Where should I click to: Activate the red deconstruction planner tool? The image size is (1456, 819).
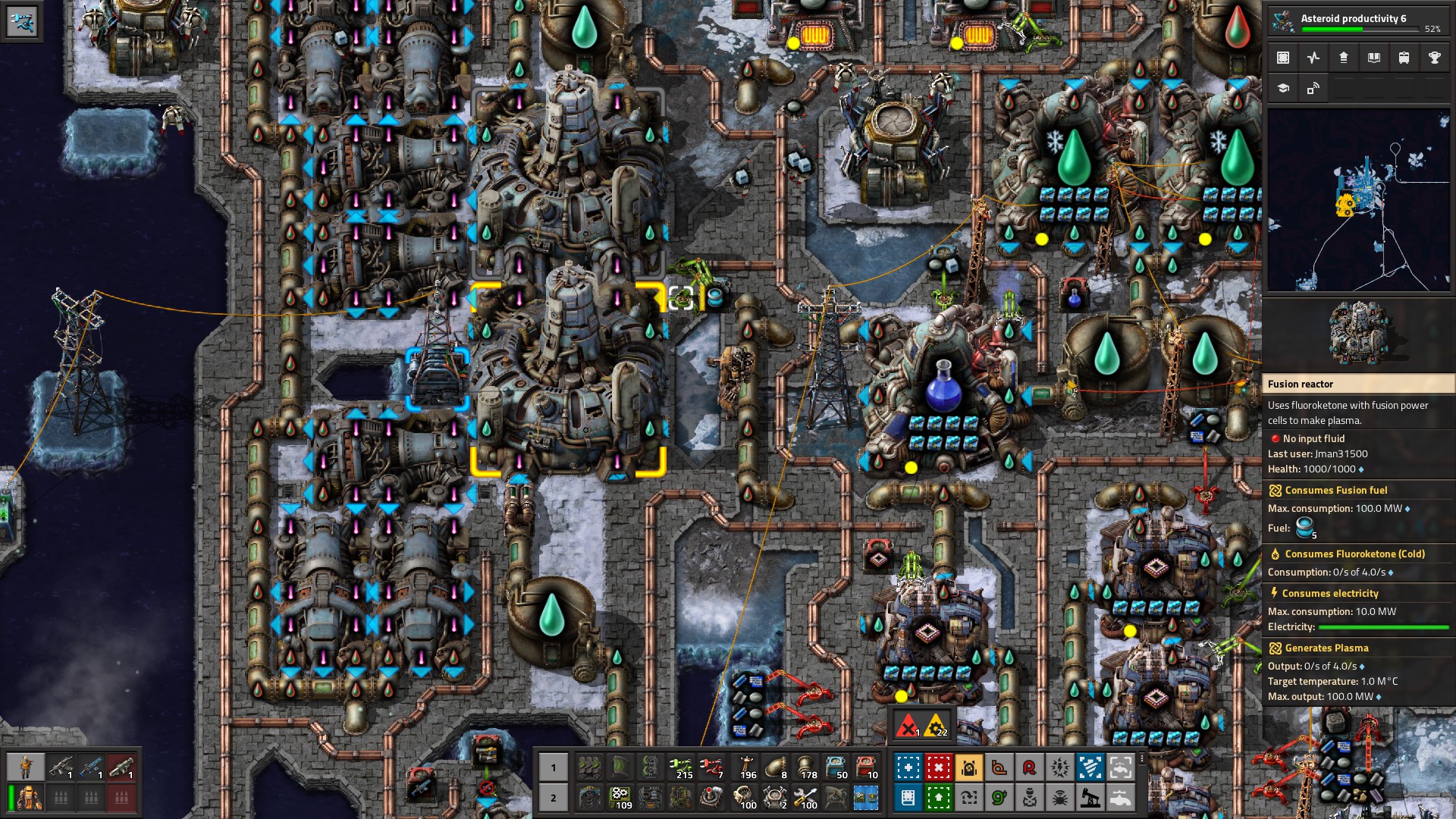(x=938, y=767)
